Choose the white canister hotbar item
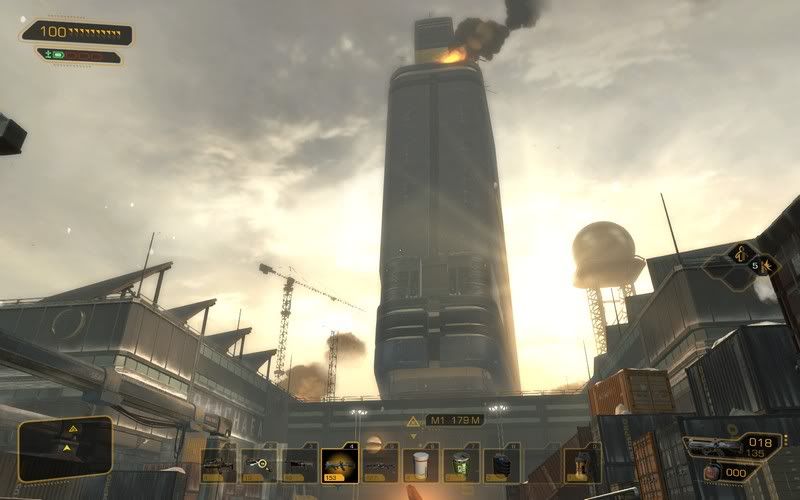This screenshot has height=500, width=800. tap(420, 464)
